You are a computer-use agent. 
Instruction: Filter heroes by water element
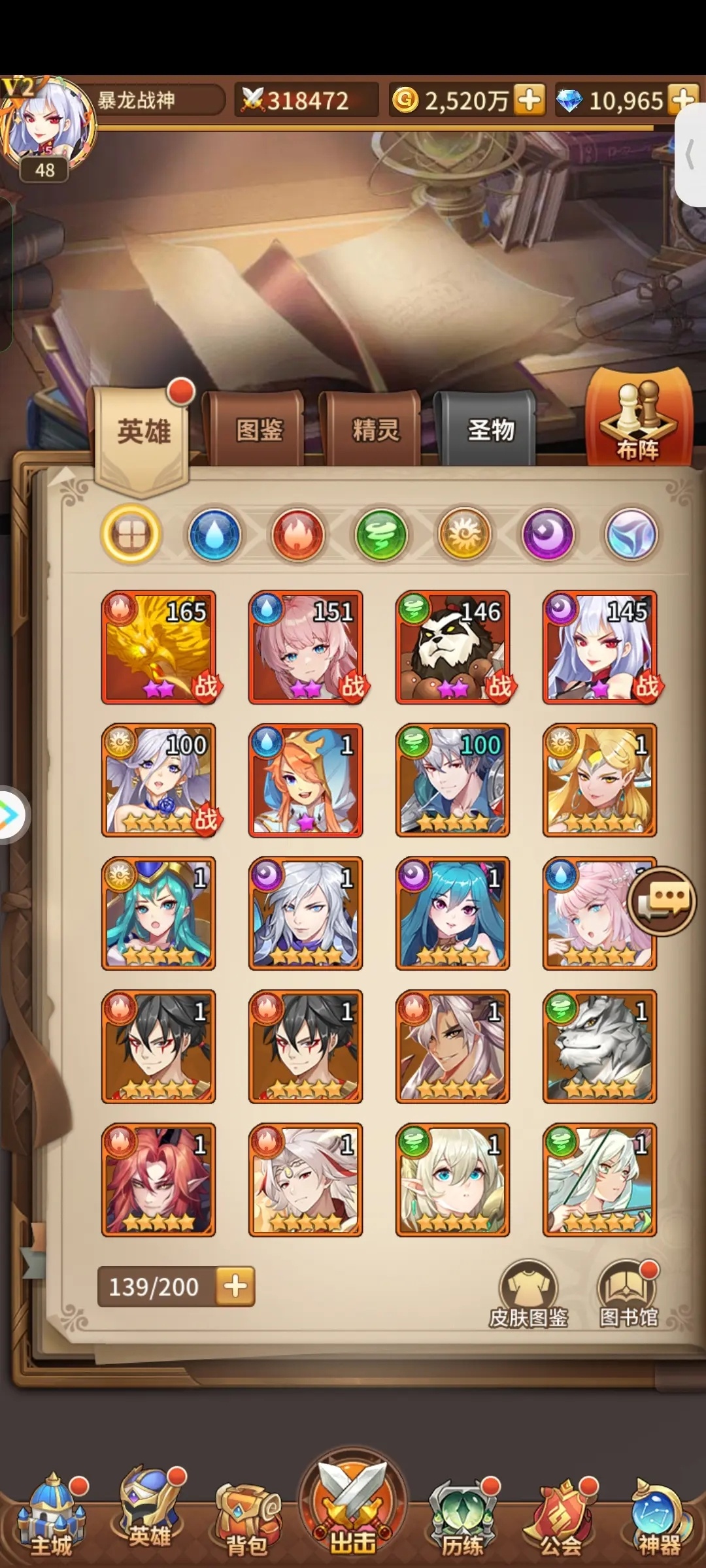point(214,534)
